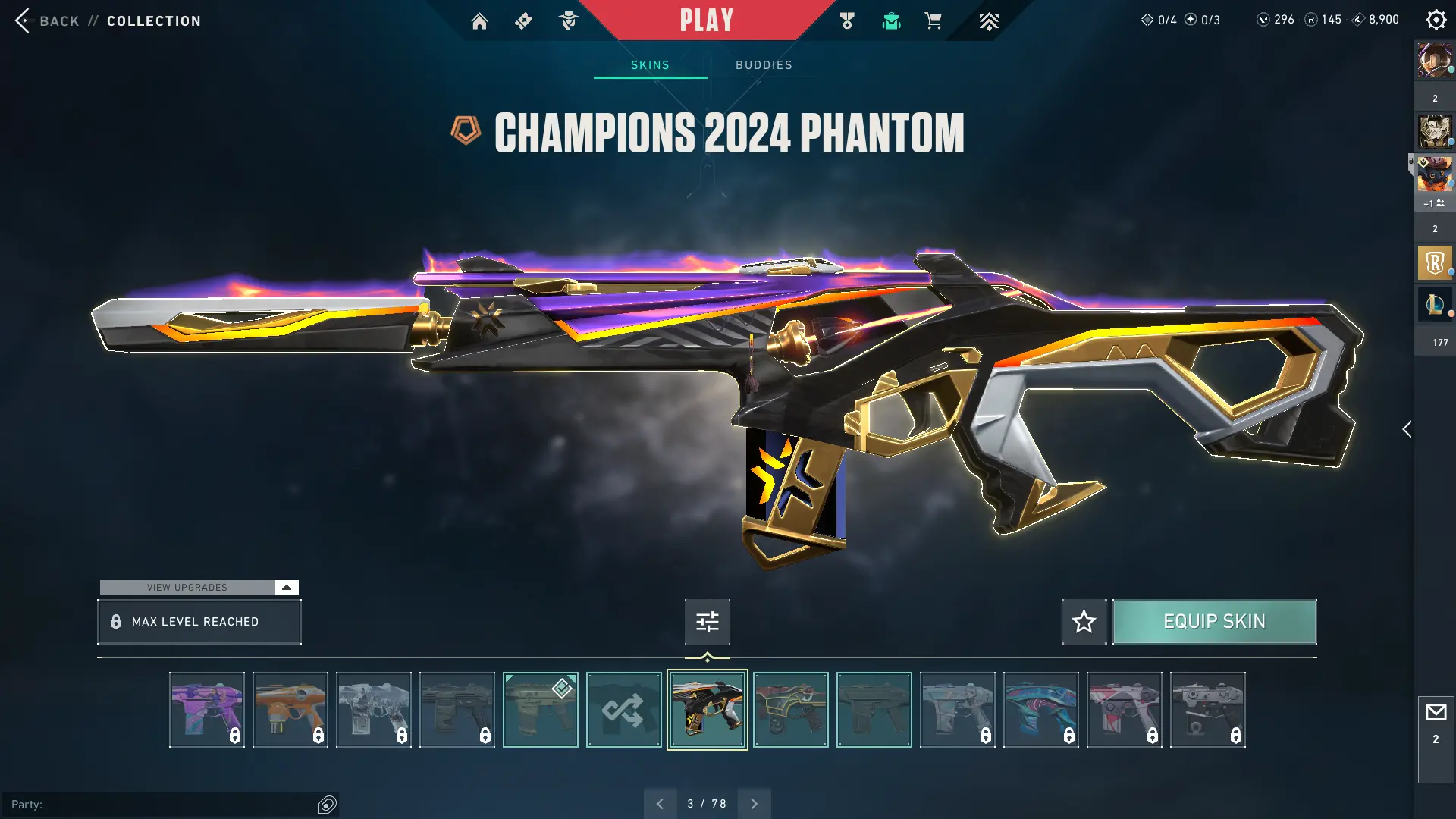This screenshot has height=819, width=1456.
Task: Open the Legends of Runeterra friend group icon
Action: pyautogui.click(x=1435, y=263)
